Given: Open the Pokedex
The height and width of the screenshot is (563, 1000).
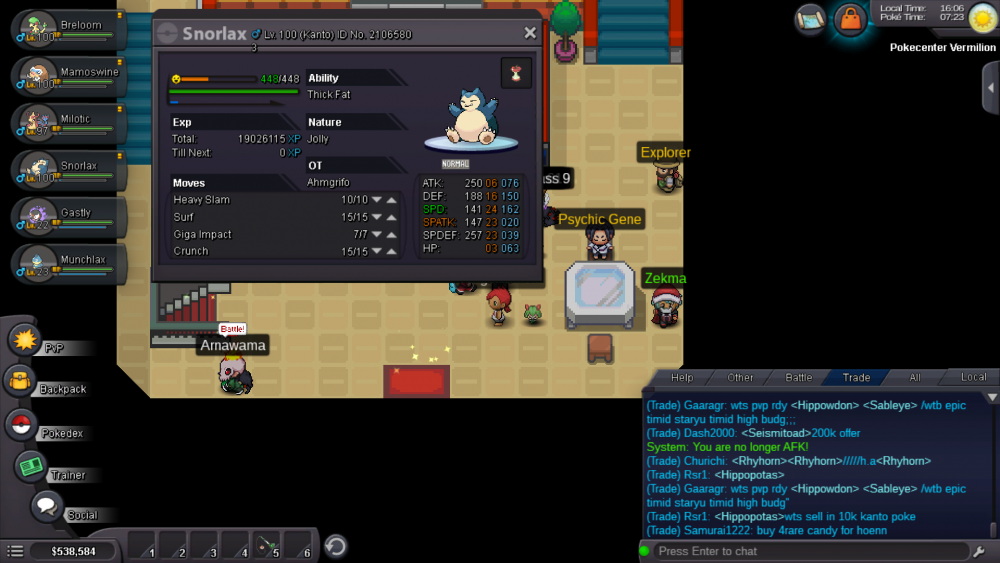Looking at the screenshot, I should tap(22, 425).
